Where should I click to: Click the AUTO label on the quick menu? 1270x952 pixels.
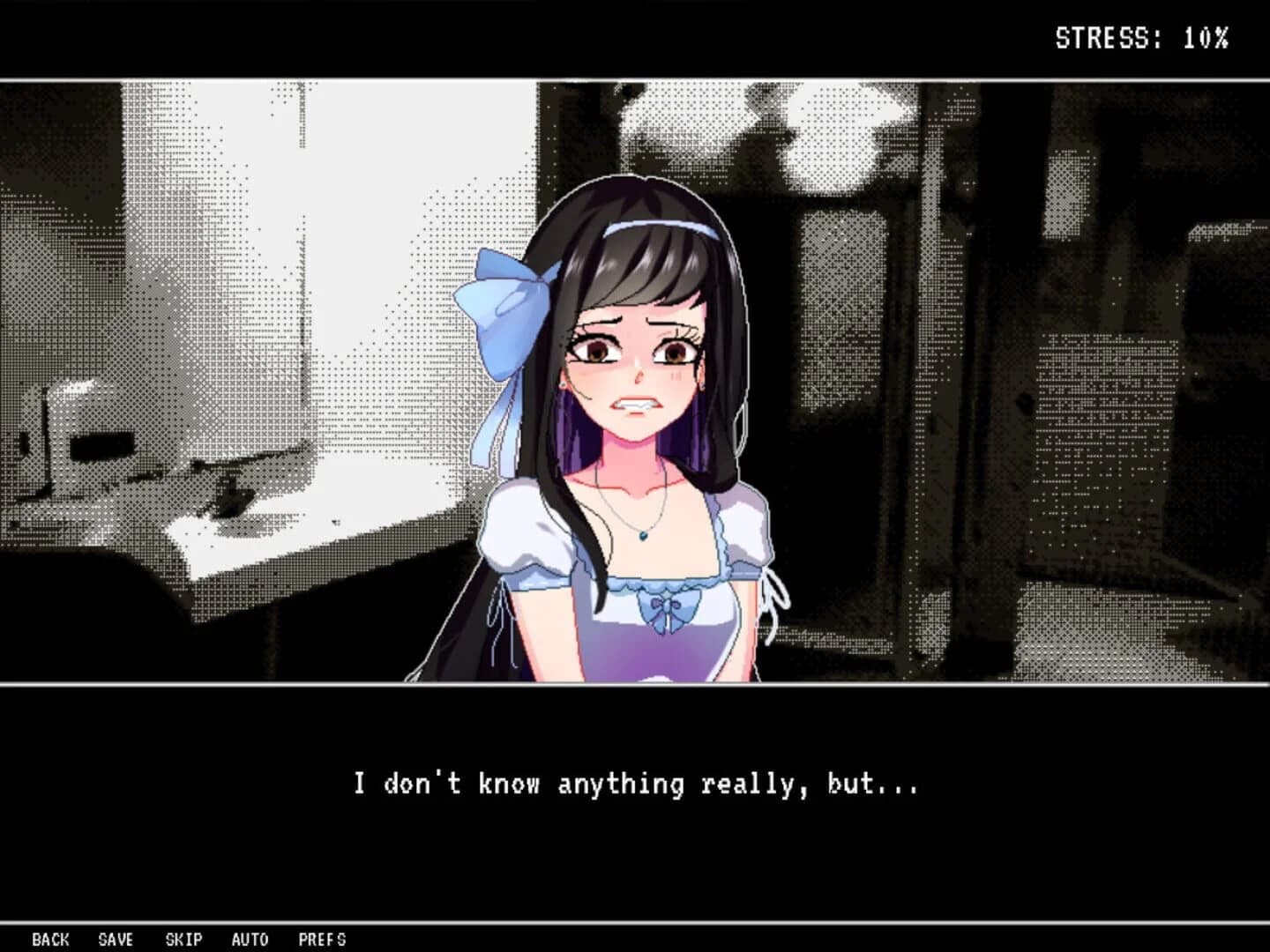pyautogui.click(x=250, y=940)
